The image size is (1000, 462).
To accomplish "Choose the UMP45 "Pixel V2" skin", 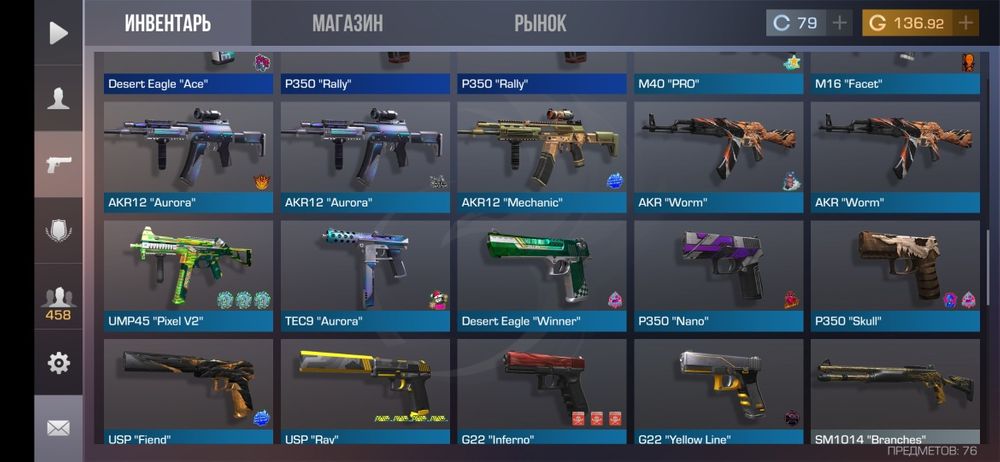I will (x=188, y=276).
